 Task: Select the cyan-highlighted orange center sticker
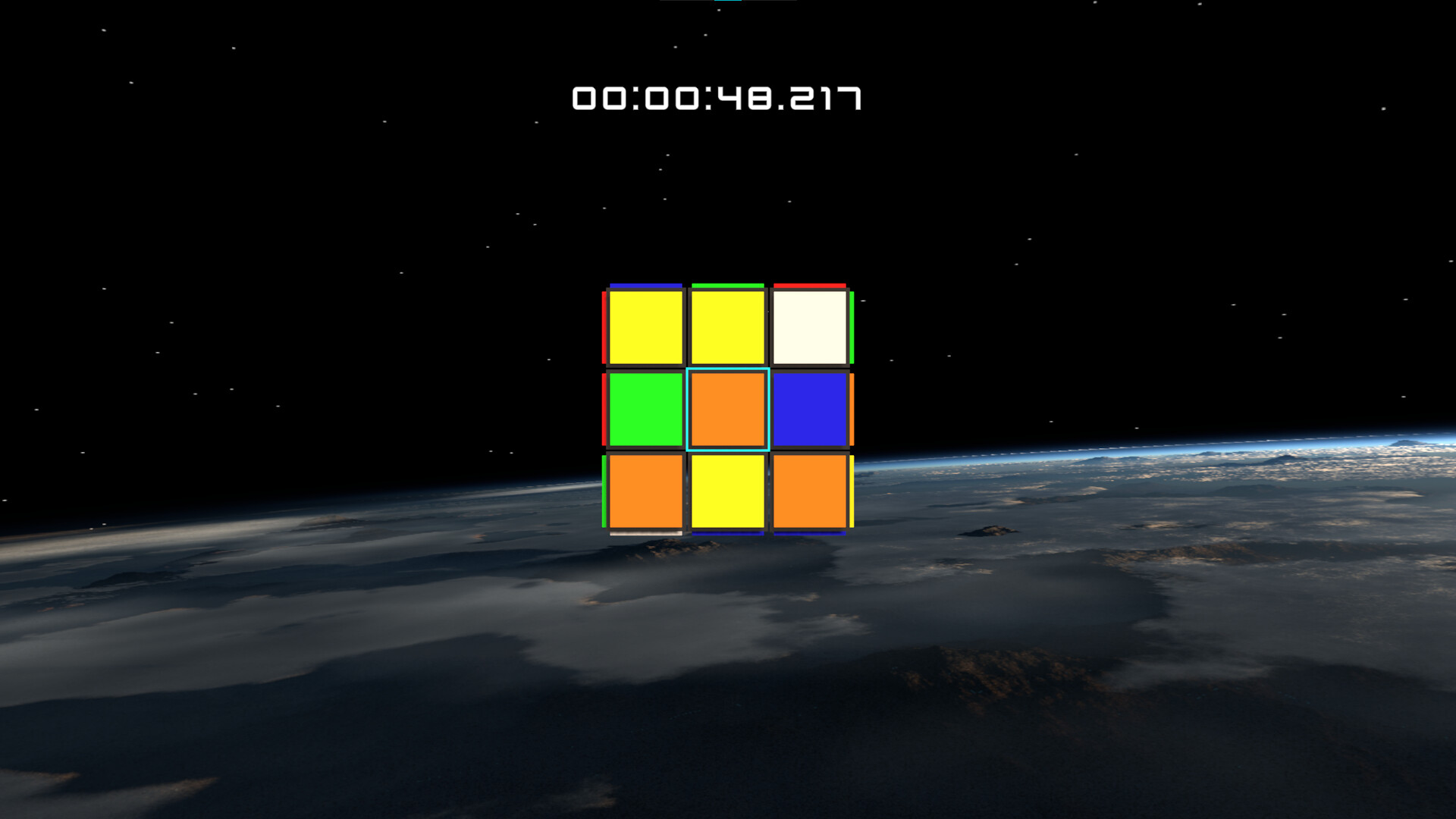(x=727, y=409)
